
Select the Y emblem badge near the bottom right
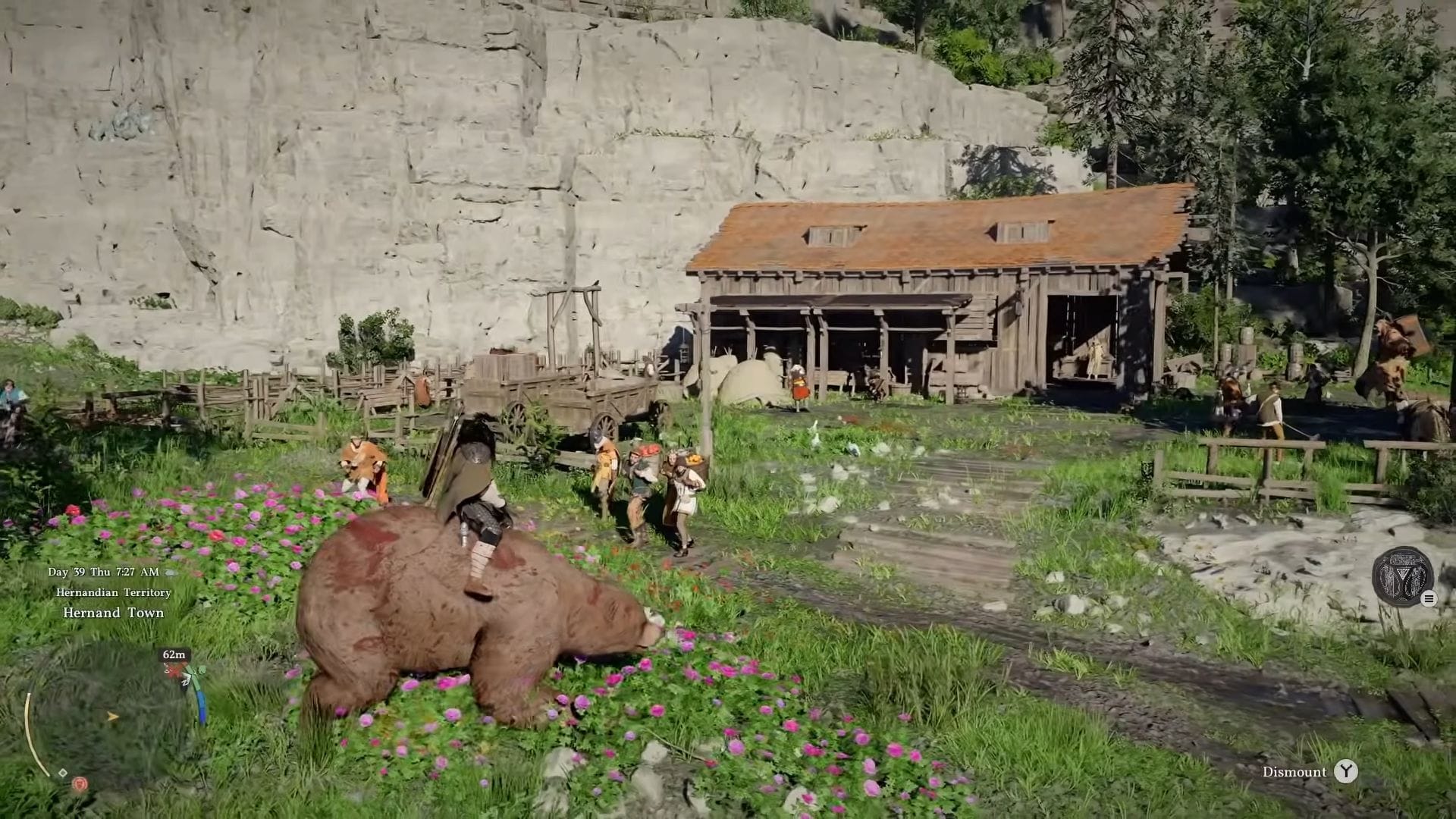(x=1402, y=577)
